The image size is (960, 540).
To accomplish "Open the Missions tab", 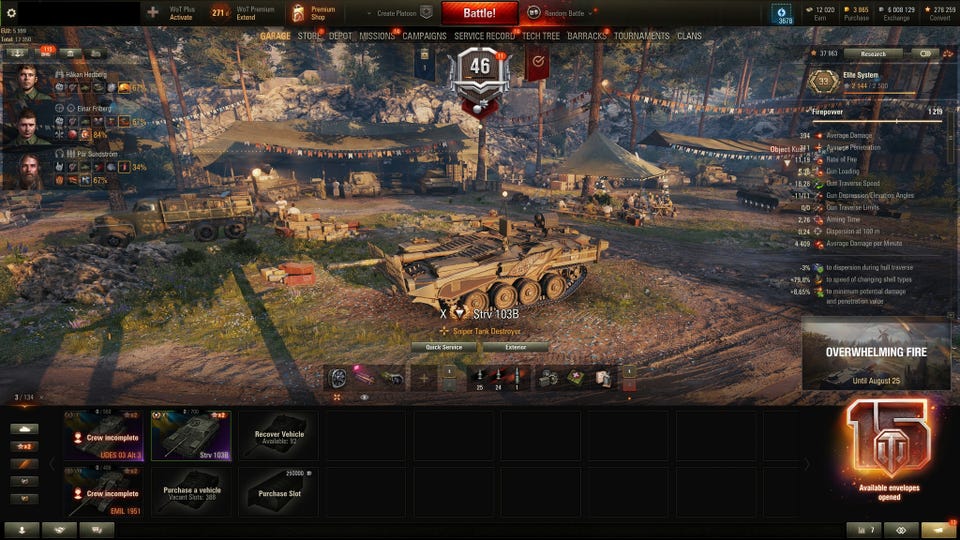I will pyautogui.click(x=377, y=36).
